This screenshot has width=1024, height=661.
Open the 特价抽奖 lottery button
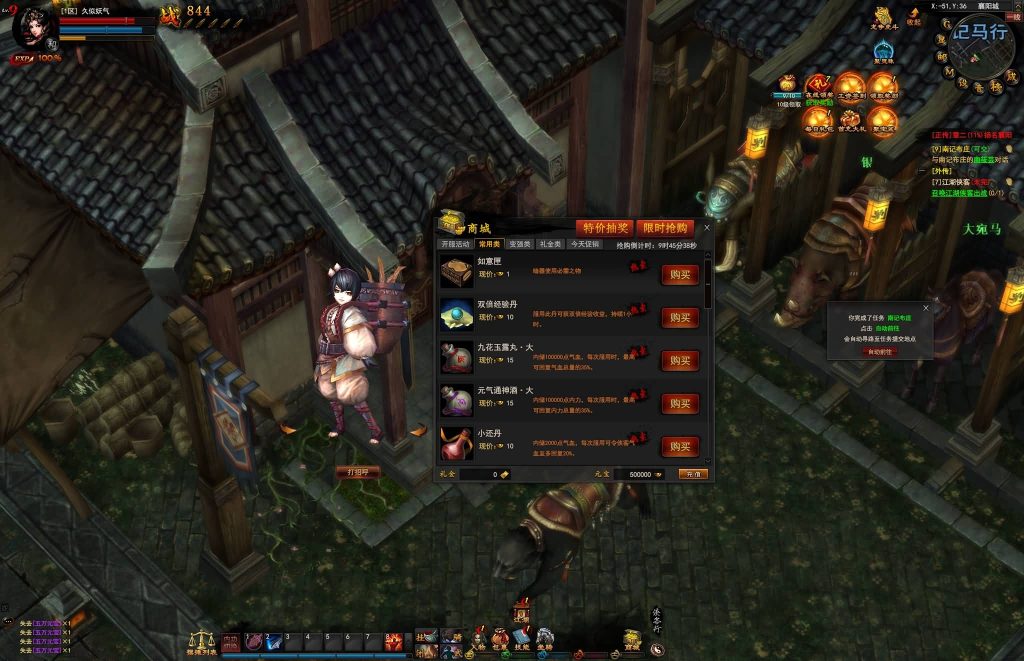click(603, 228)
